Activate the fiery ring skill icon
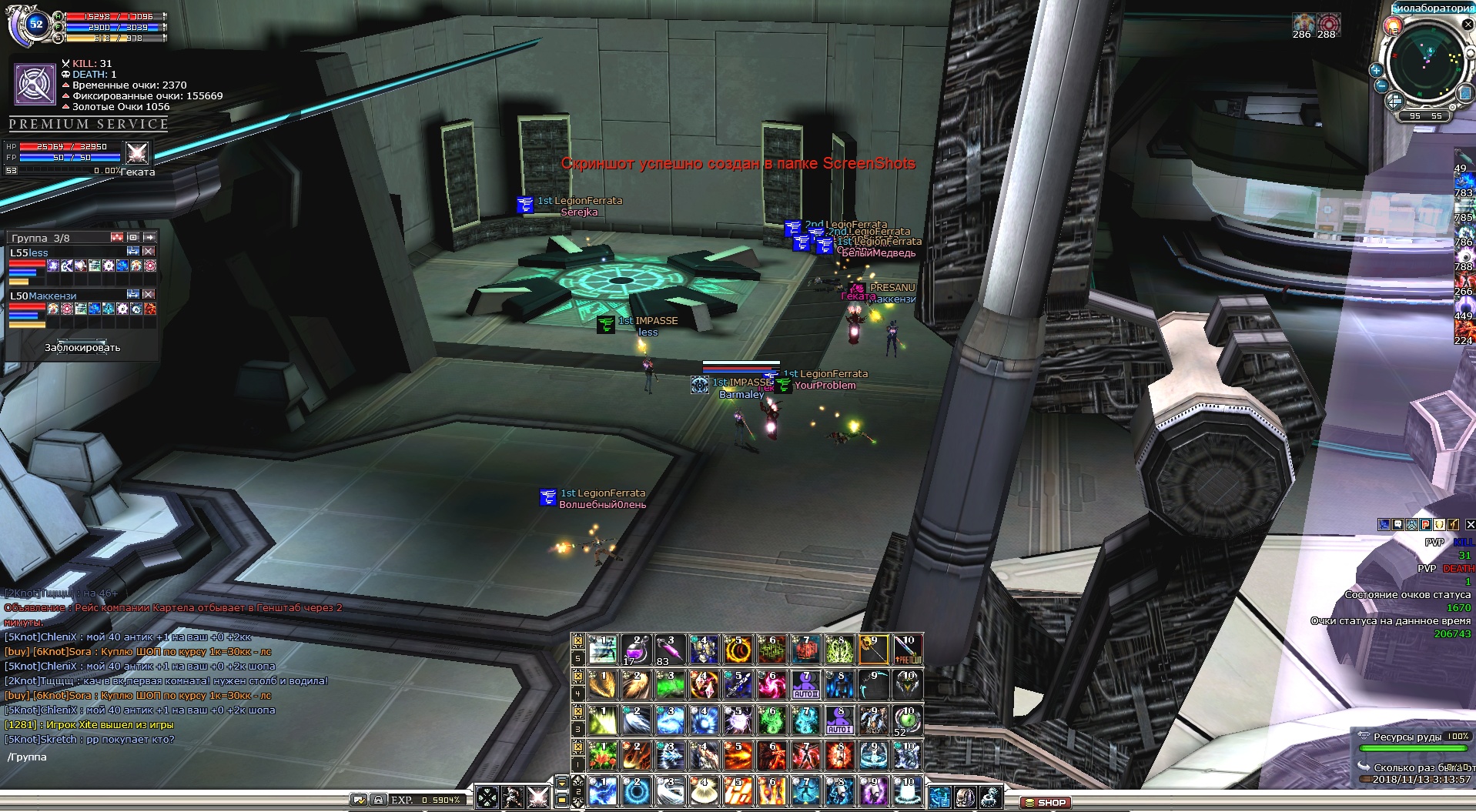Image resolution: width=1476 pixels, height=812 pixels. pyautogui.click(x=738, y=650)
